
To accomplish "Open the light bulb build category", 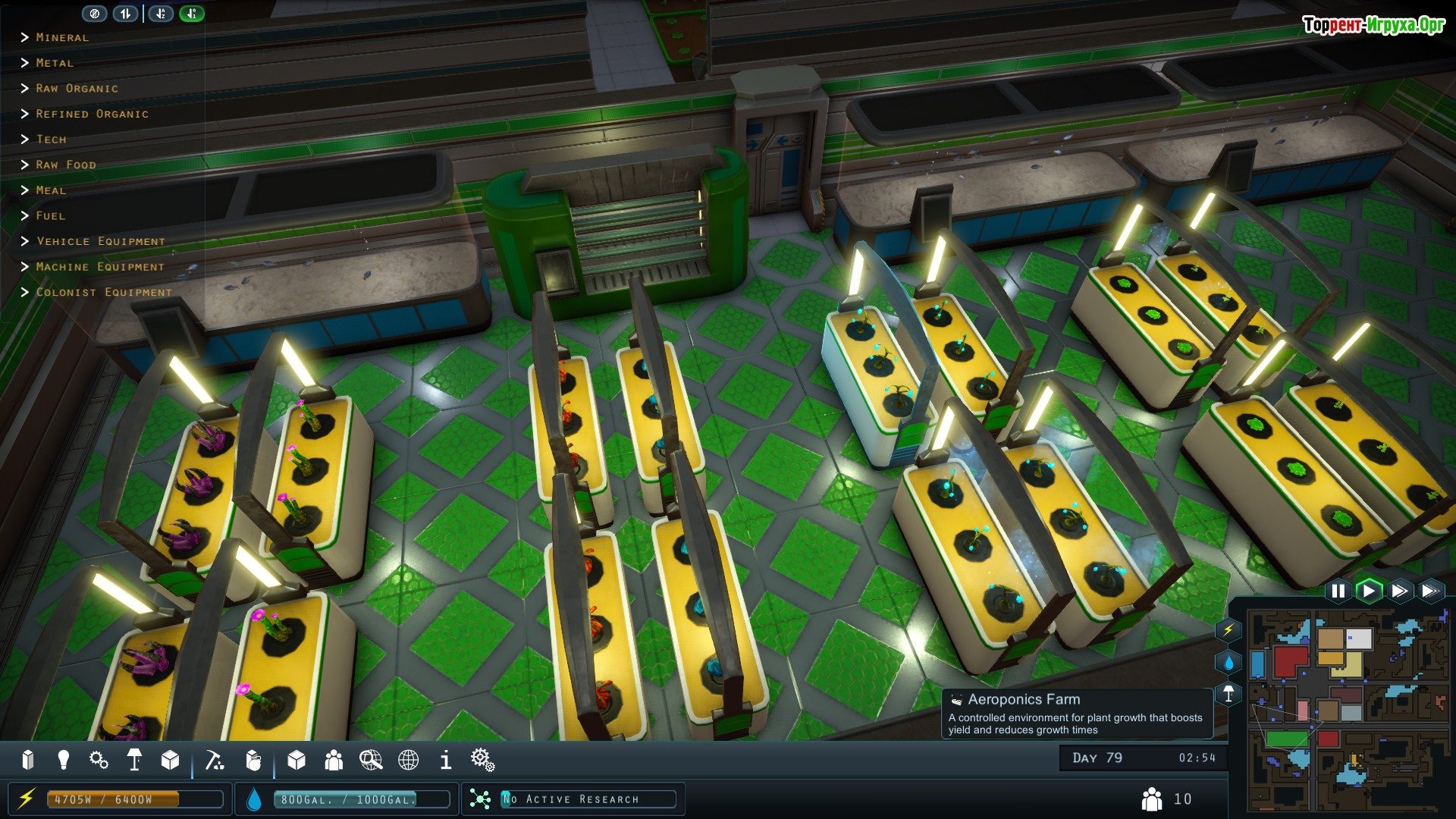I will pos(64,760).
